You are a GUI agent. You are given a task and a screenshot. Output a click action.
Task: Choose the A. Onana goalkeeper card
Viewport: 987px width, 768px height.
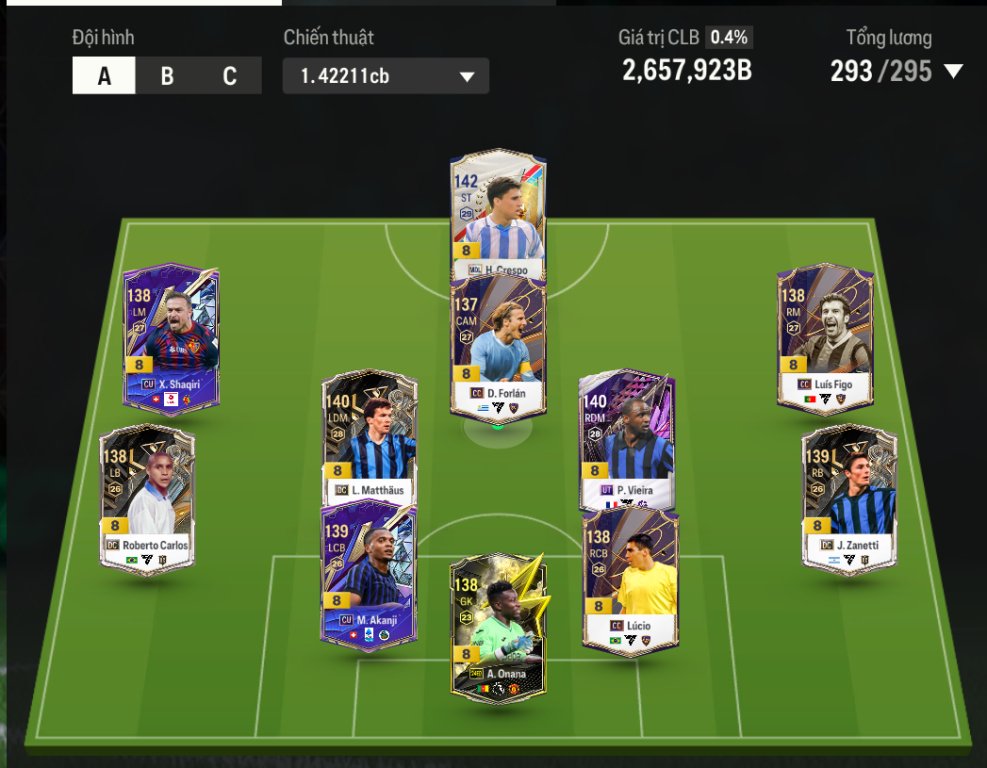pos(497,627)
